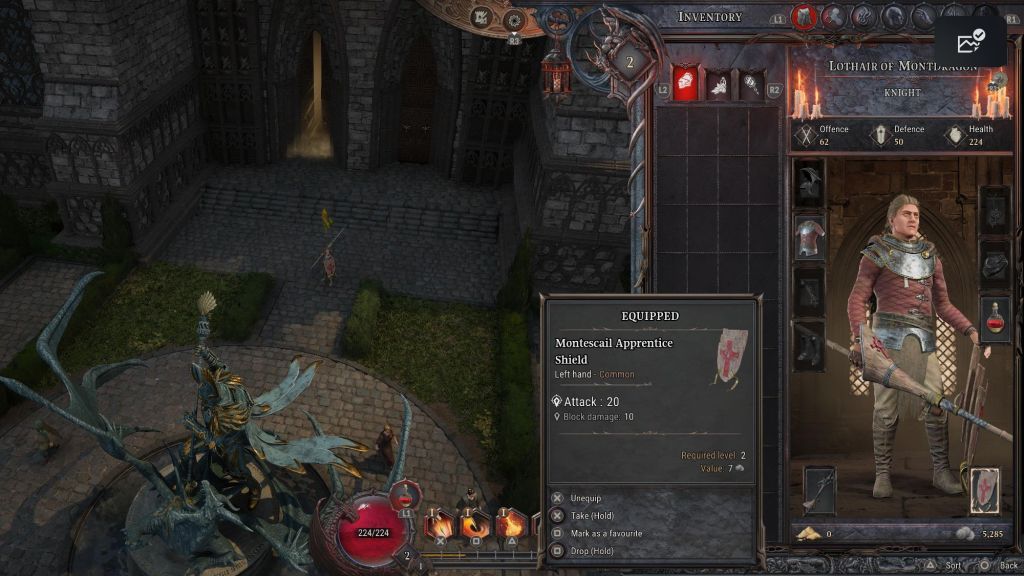
Task: Select the red health potion equipment slot
Action: pos(995,318)
